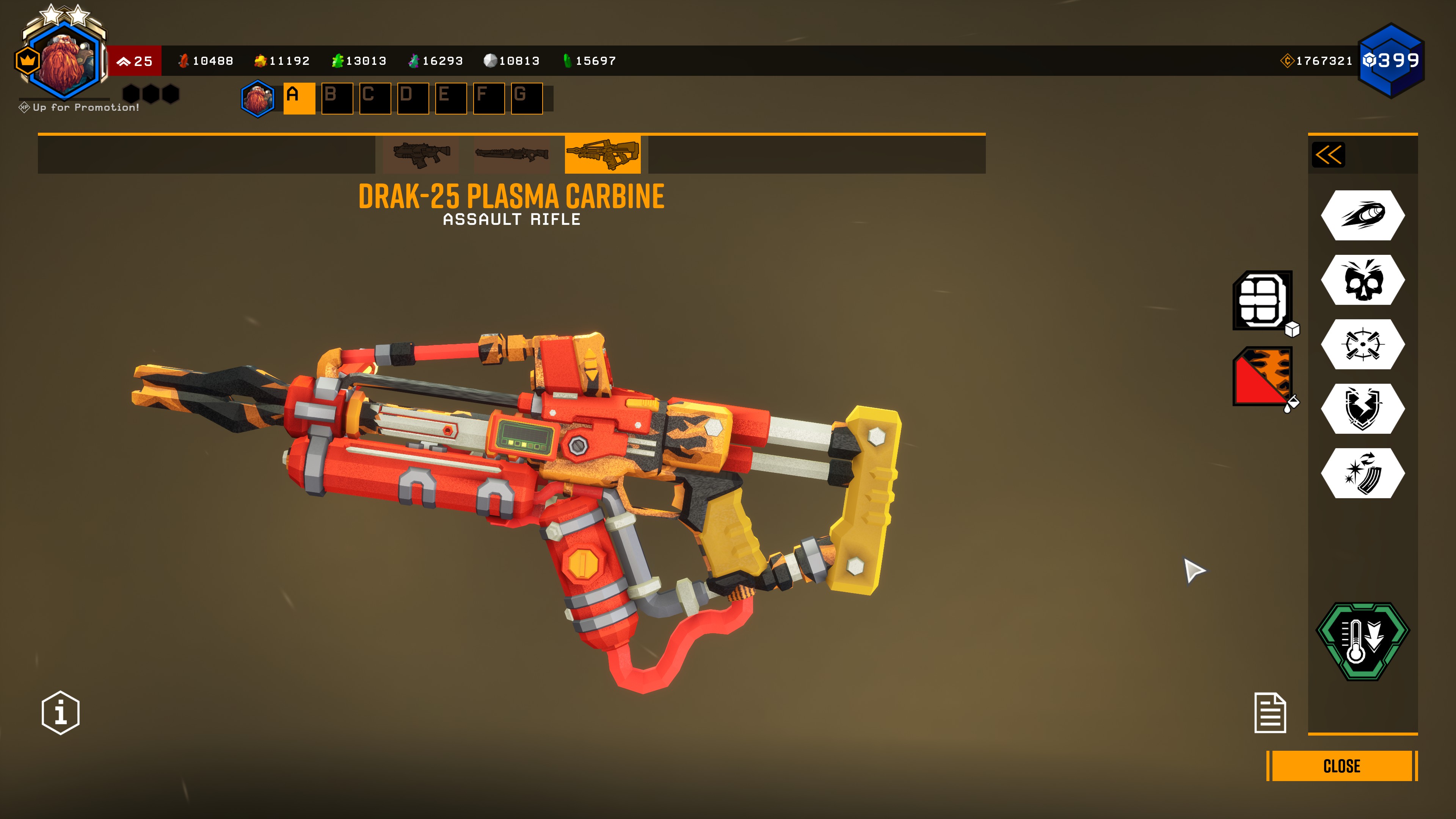
Task: Open the document stats sheet icon
Action: click(x=1270, y=713)
